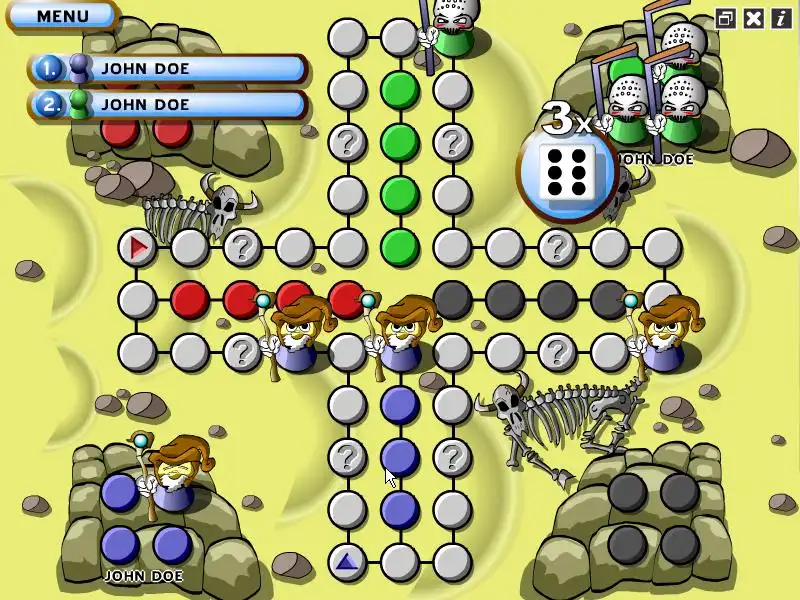Toggle windowed mode with the restore icon
This screenshot has width=800, height=600.
725,18
